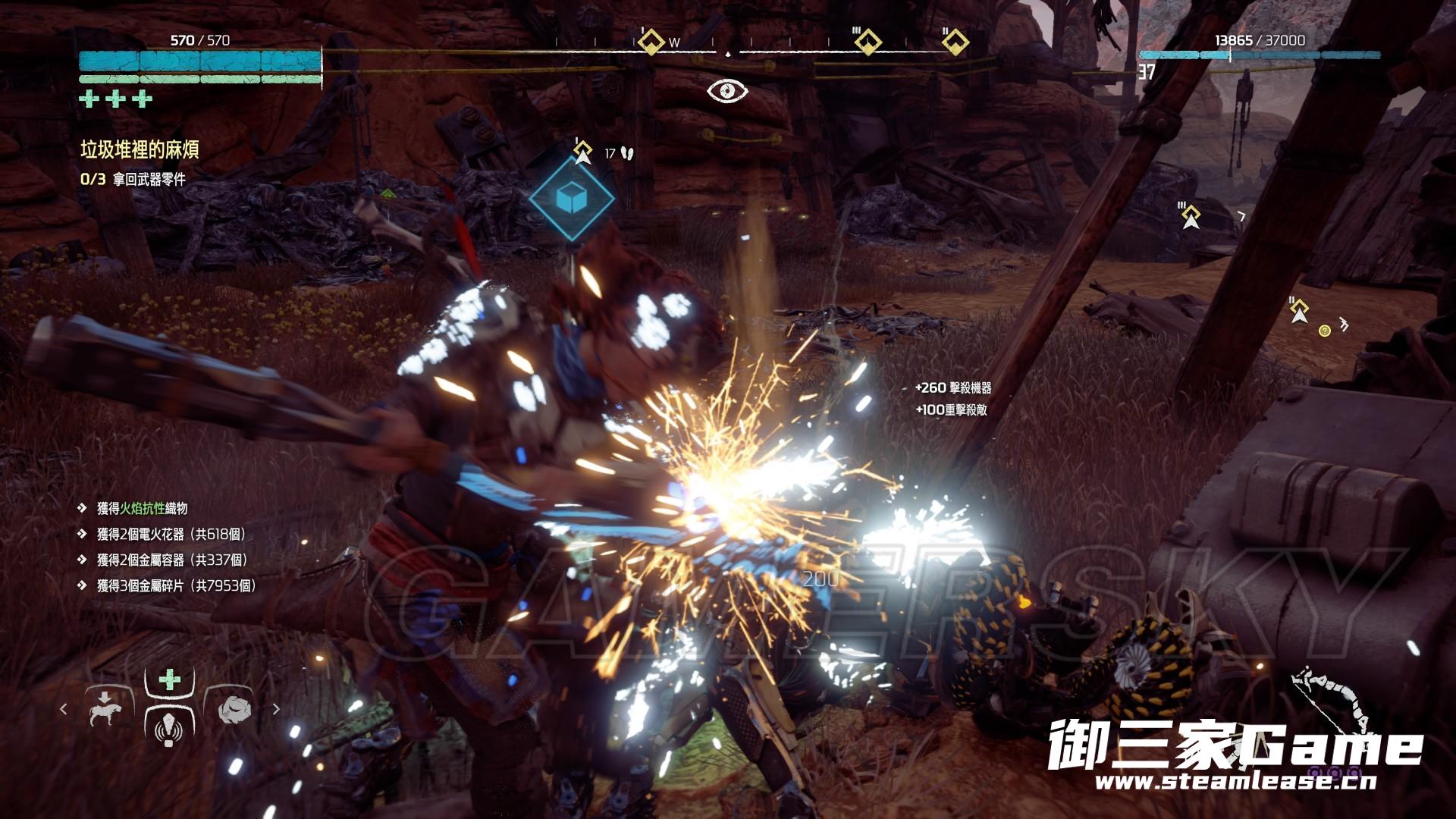1456x819 pixels.
Task: Cycle tools with the right arrow
Action: (x=276, y=709)
